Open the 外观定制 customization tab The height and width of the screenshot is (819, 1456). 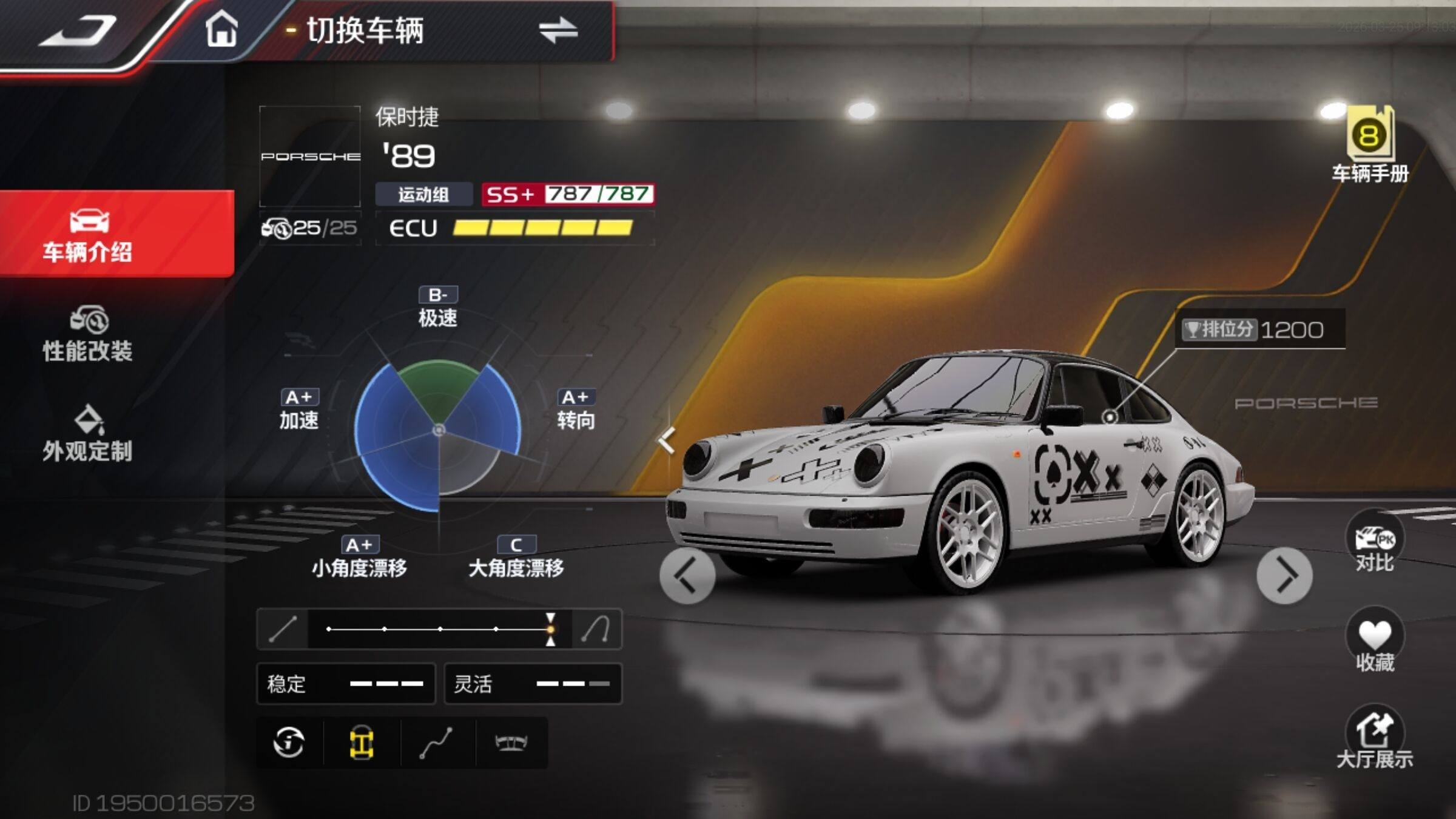pos(88,434)
